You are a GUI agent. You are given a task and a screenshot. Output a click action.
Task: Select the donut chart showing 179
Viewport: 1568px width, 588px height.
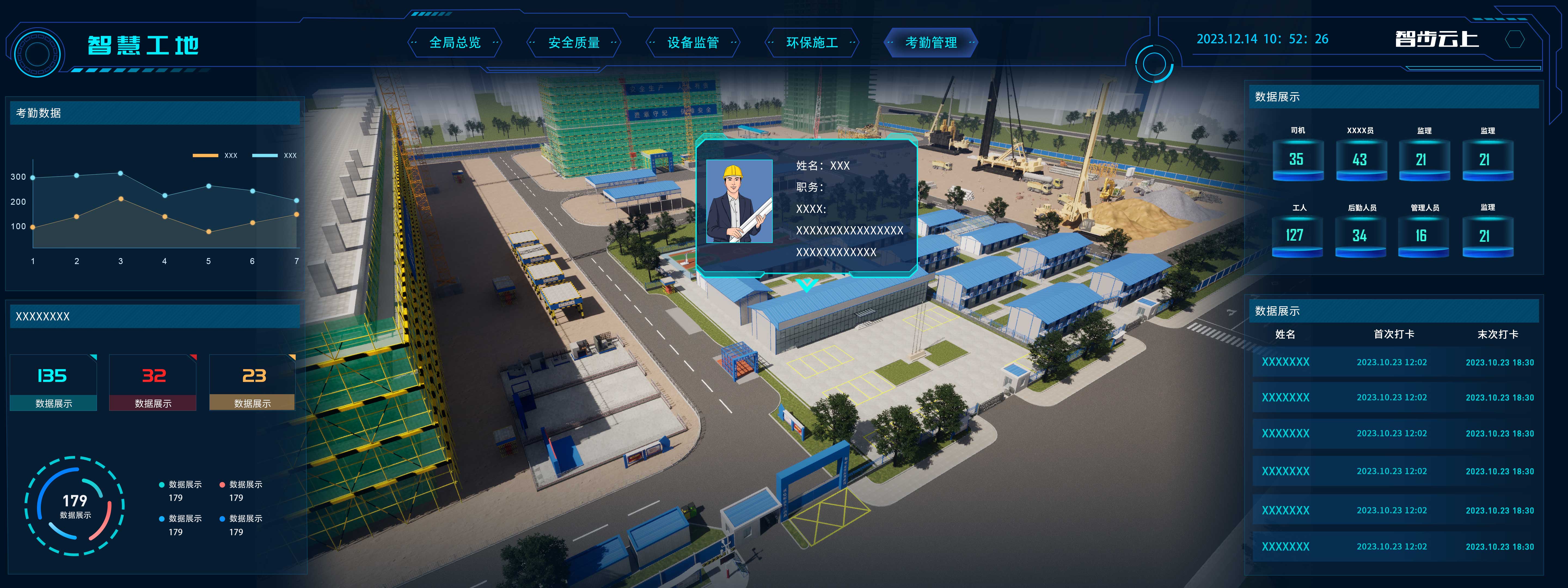tap(75, 505)
